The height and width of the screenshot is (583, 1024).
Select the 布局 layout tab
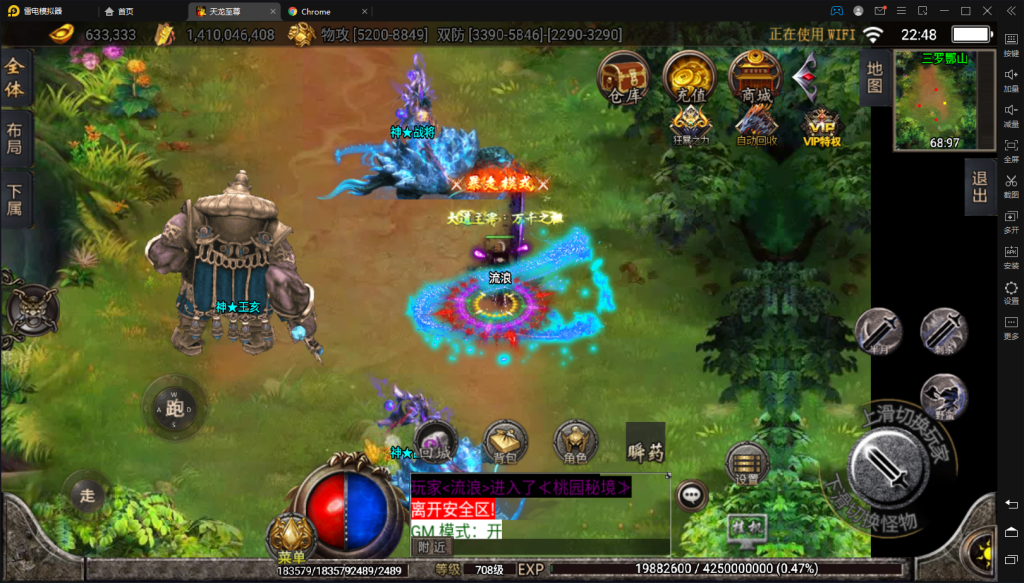(x=15, y=138)
